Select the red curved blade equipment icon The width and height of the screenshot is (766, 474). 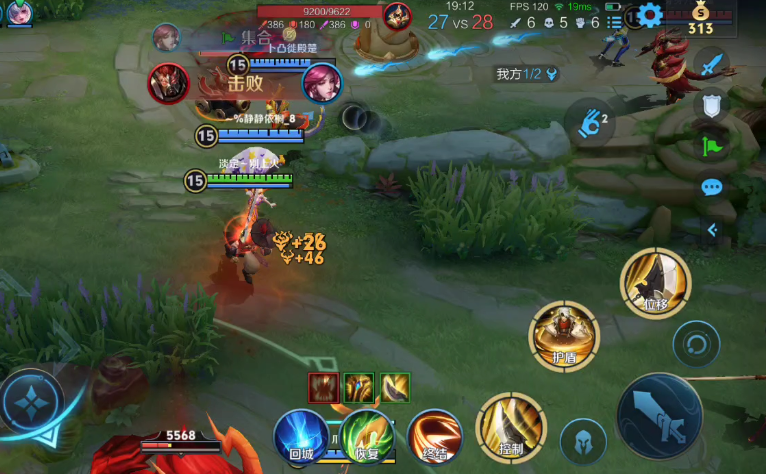pos(323,385)
